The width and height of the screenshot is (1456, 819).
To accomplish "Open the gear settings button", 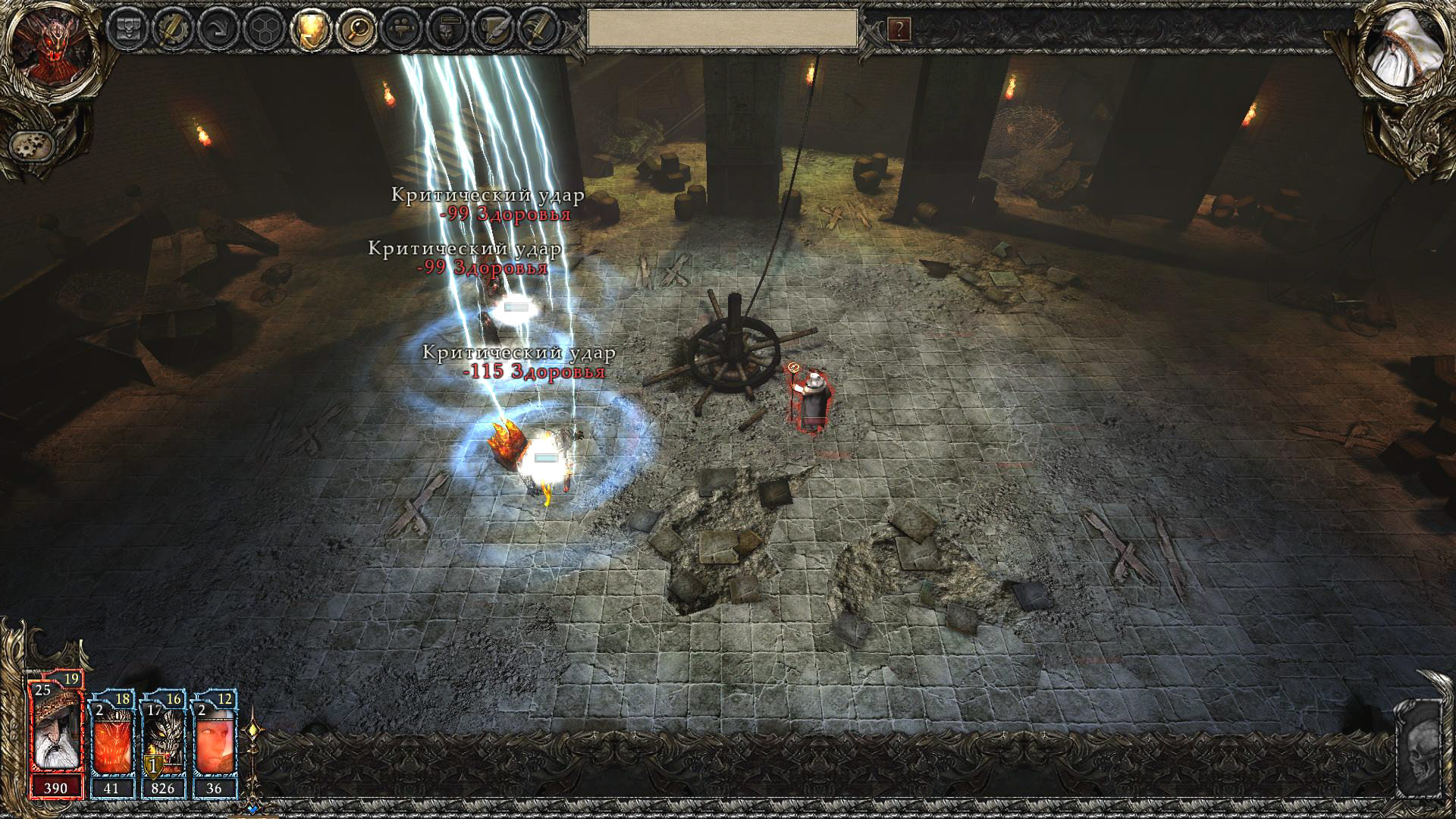I will point(32,143).
